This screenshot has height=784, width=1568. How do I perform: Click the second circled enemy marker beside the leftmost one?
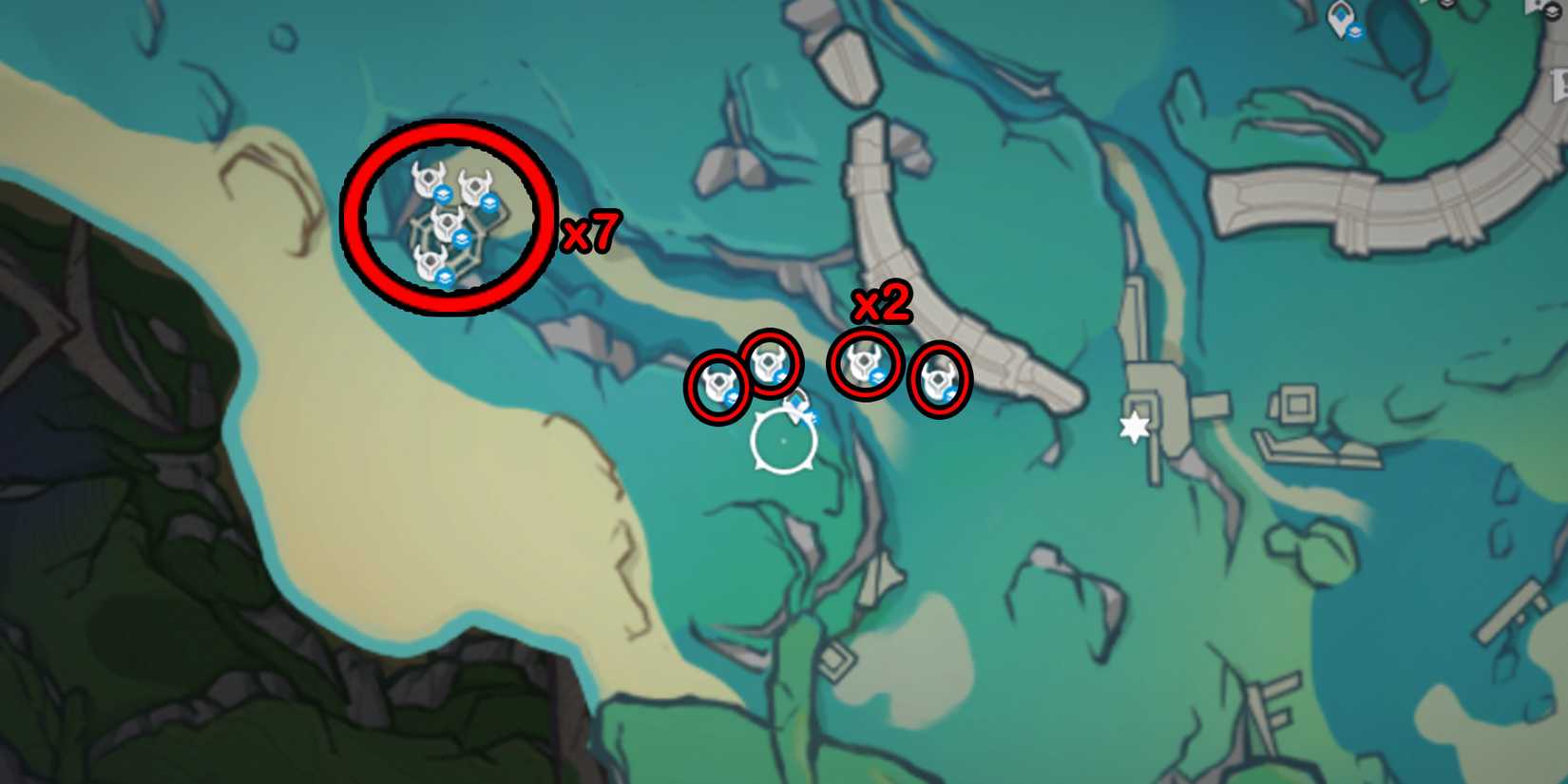[770, 366]
